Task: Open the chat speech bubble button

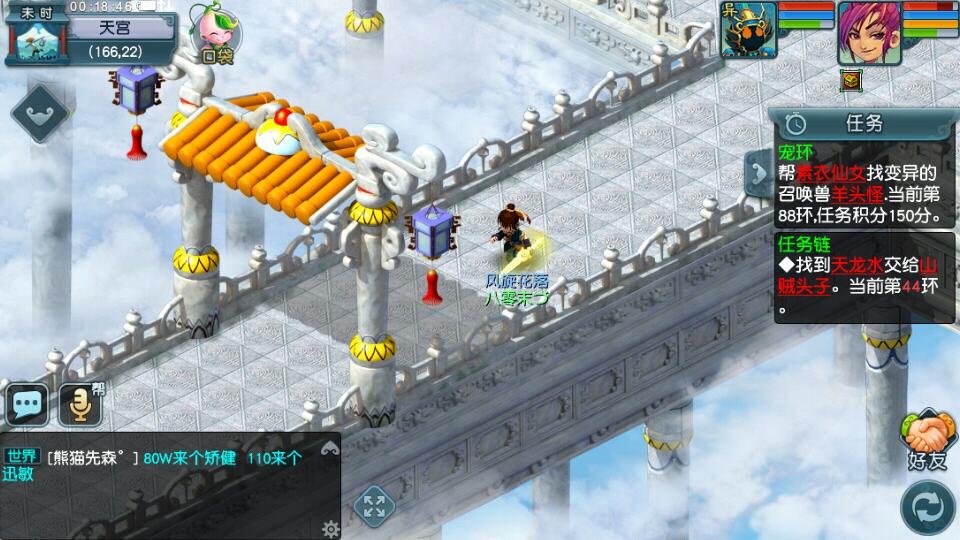Action: [x=27, y=405]
